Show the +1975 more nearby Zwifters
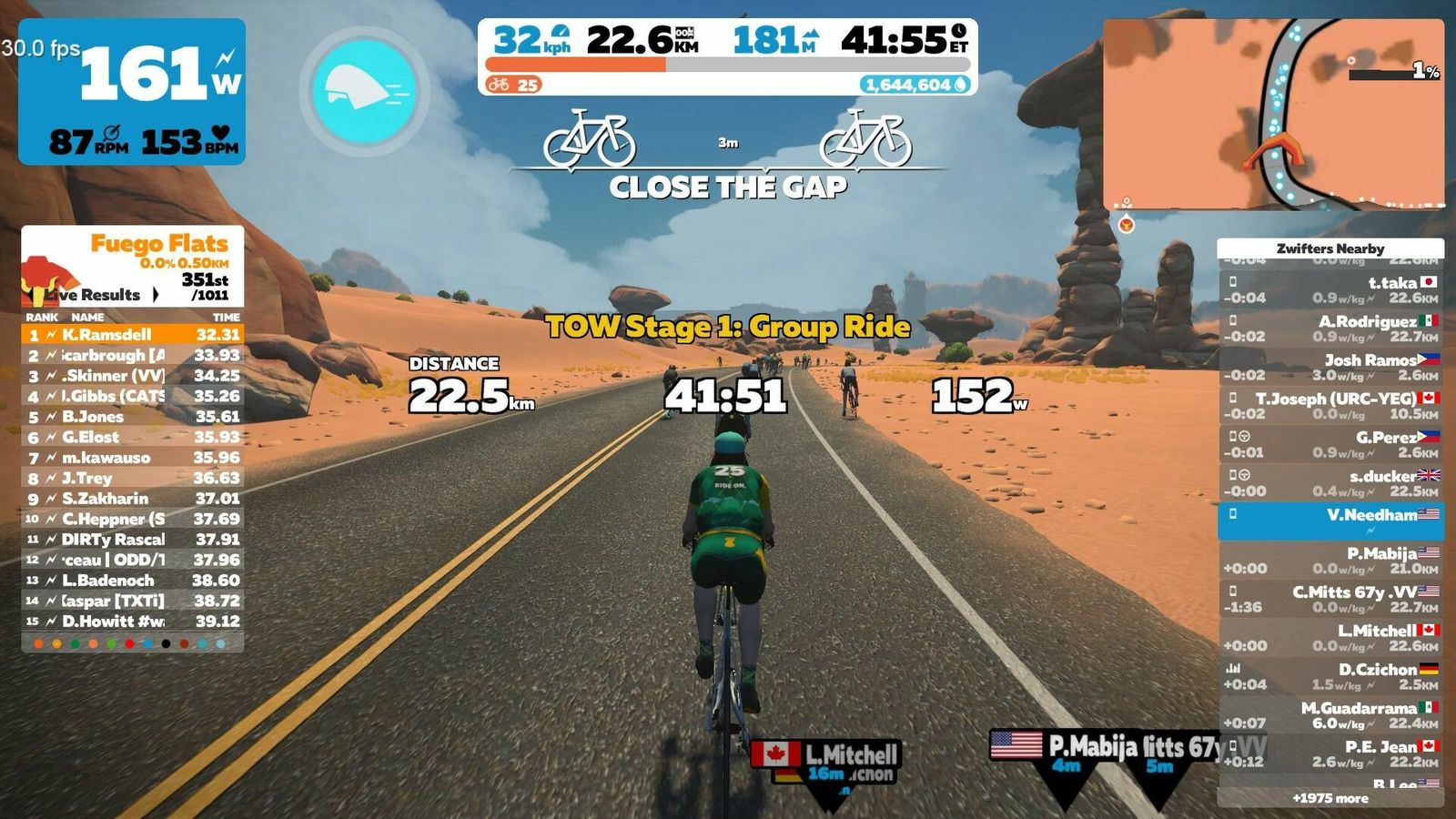The width and height of the screenshot is (1456, 819). click(x=1330, y=798)
